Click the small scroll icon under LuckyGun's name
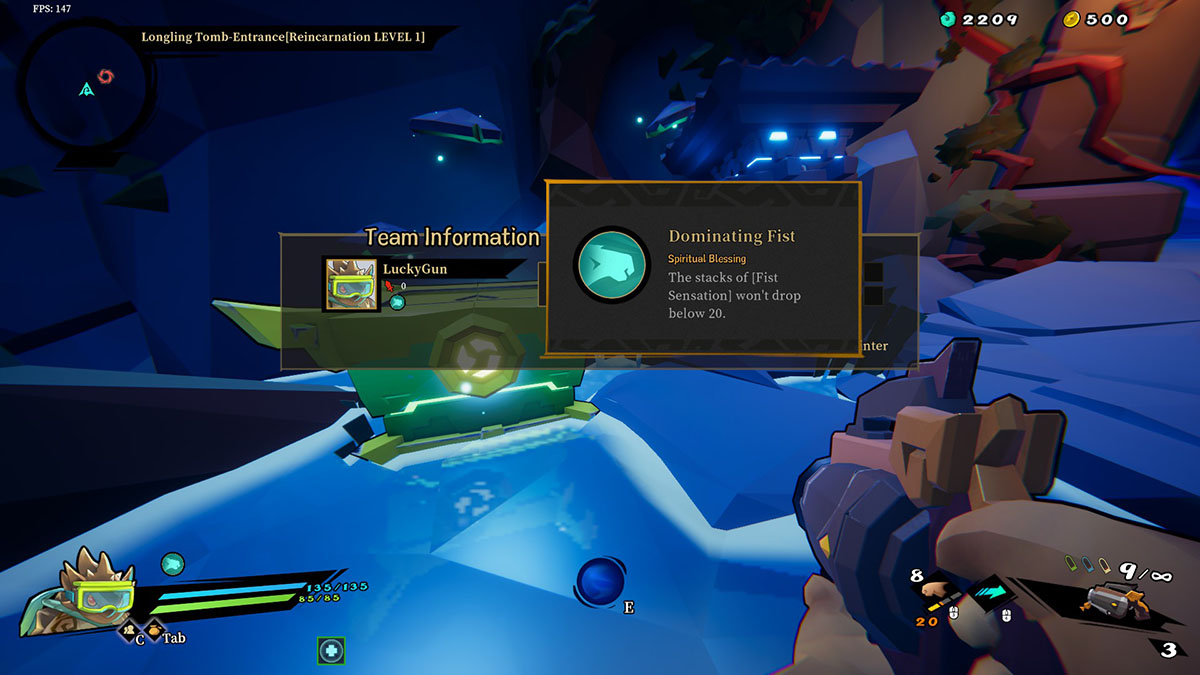Screen dimensions: 1200x675 (397, 302)
